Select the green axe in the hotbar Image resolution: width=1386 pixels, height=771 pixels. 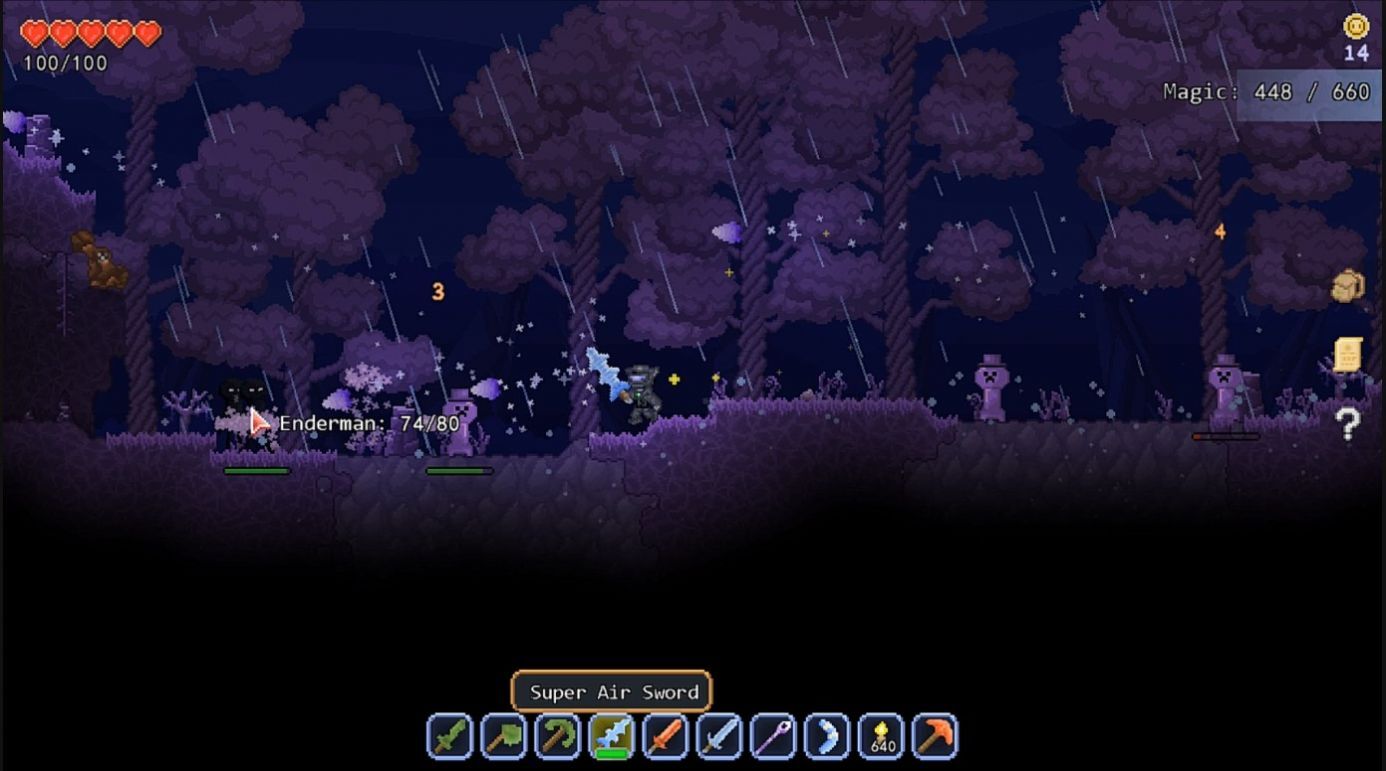pyautogui.click(x=503, y=735)
